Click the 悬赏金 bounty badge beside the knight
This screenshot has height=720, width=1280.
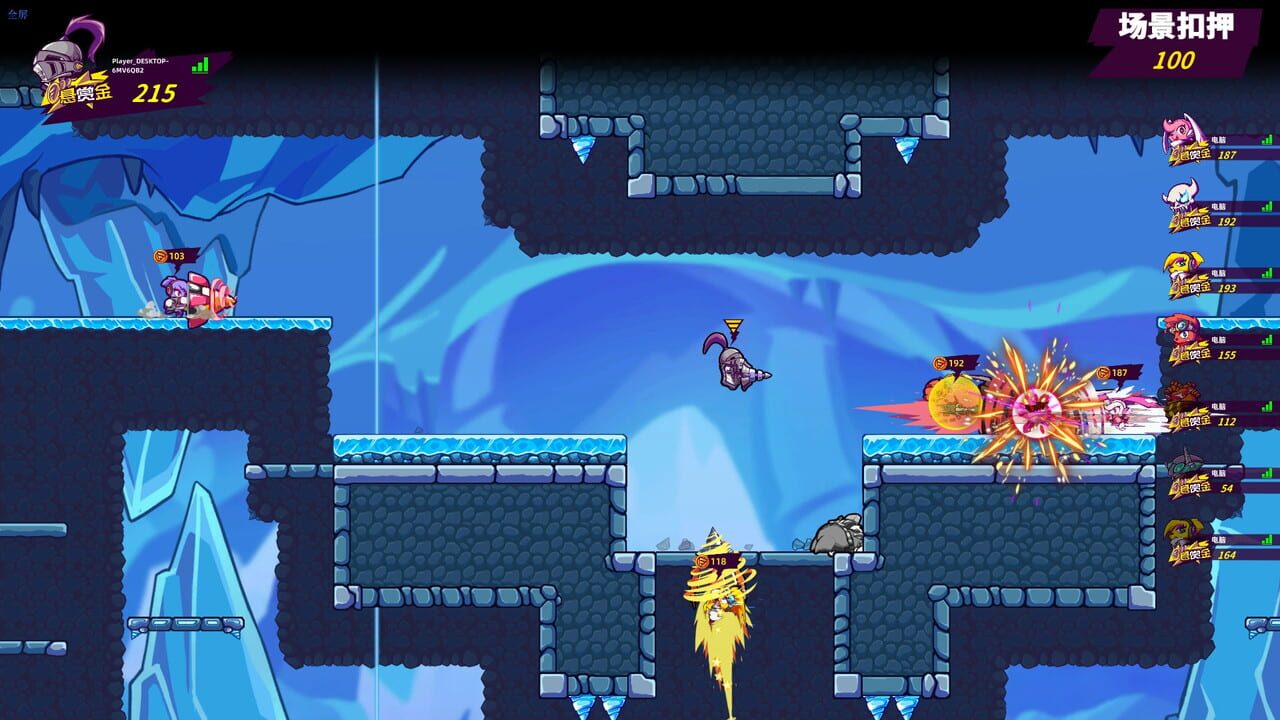point(80,92)
